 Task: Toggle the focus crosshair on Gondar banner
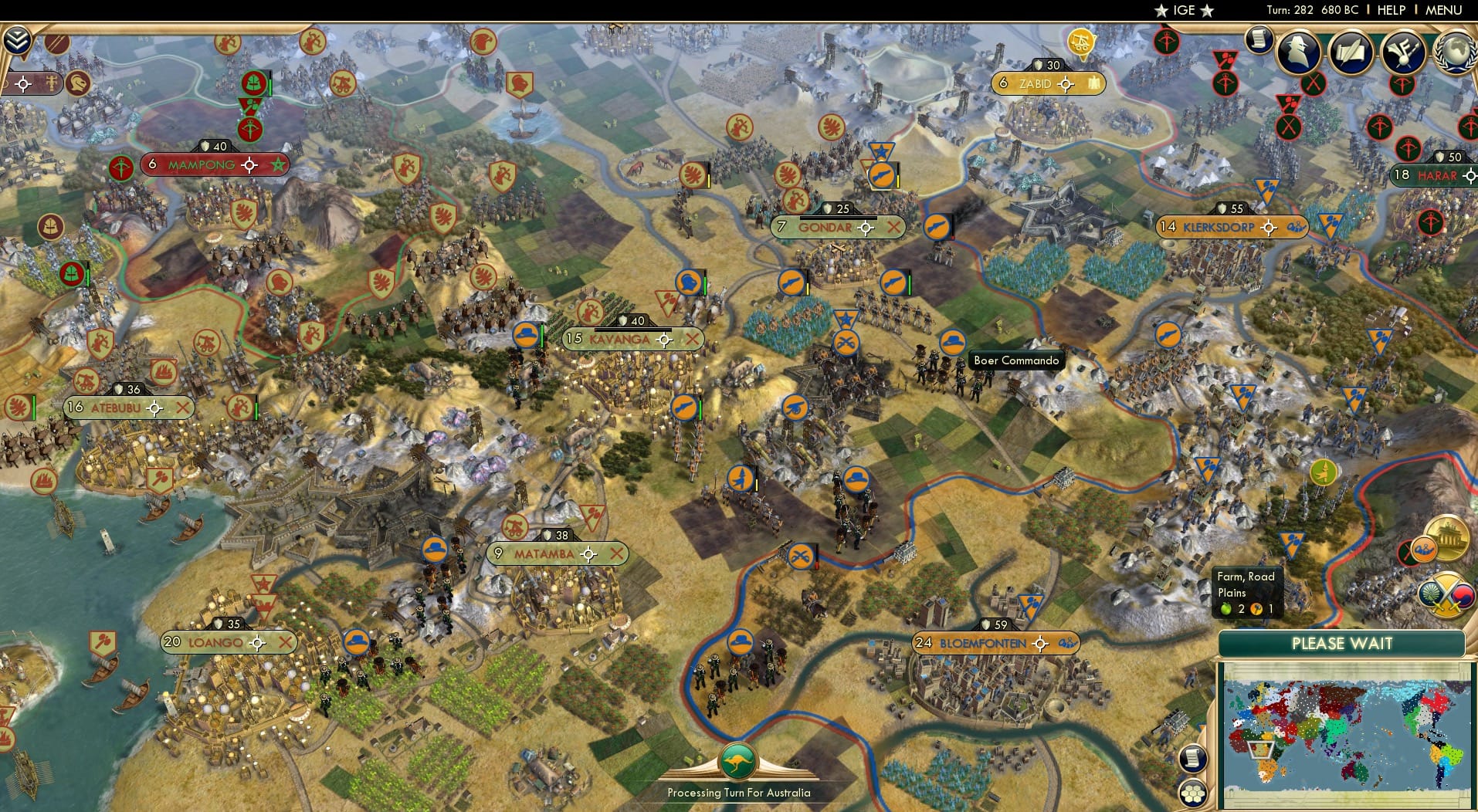pos(867,228)
